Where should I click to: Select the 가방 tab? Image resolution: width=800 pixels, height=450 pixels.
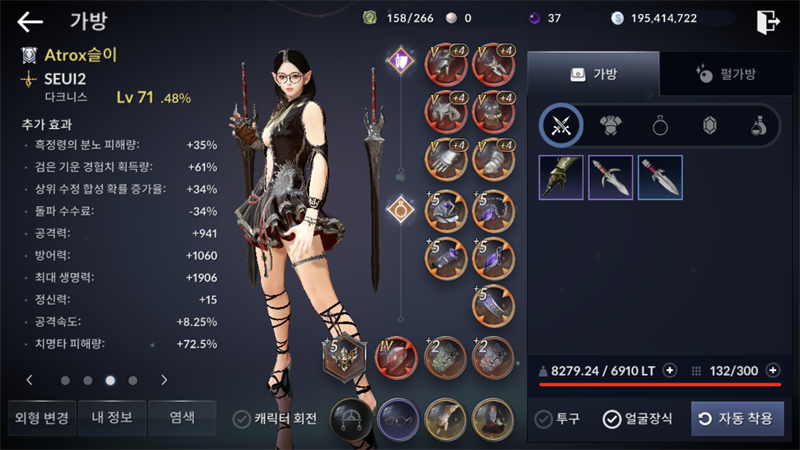pos(593,74)
